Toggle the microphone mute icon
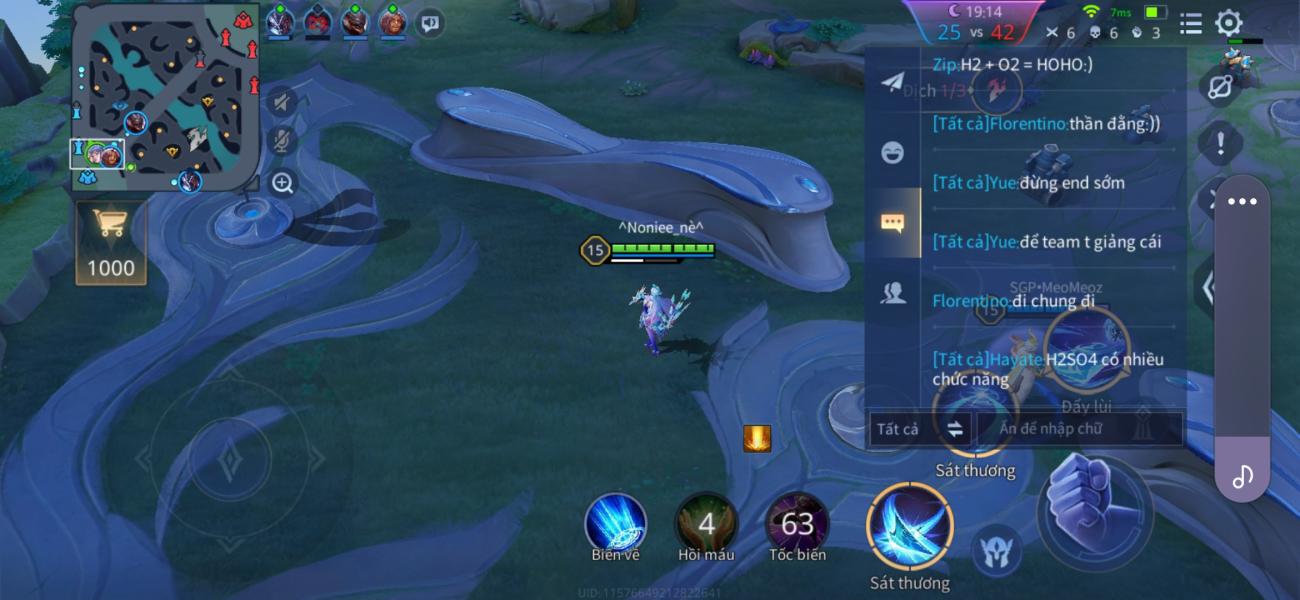 pos(283,142)
